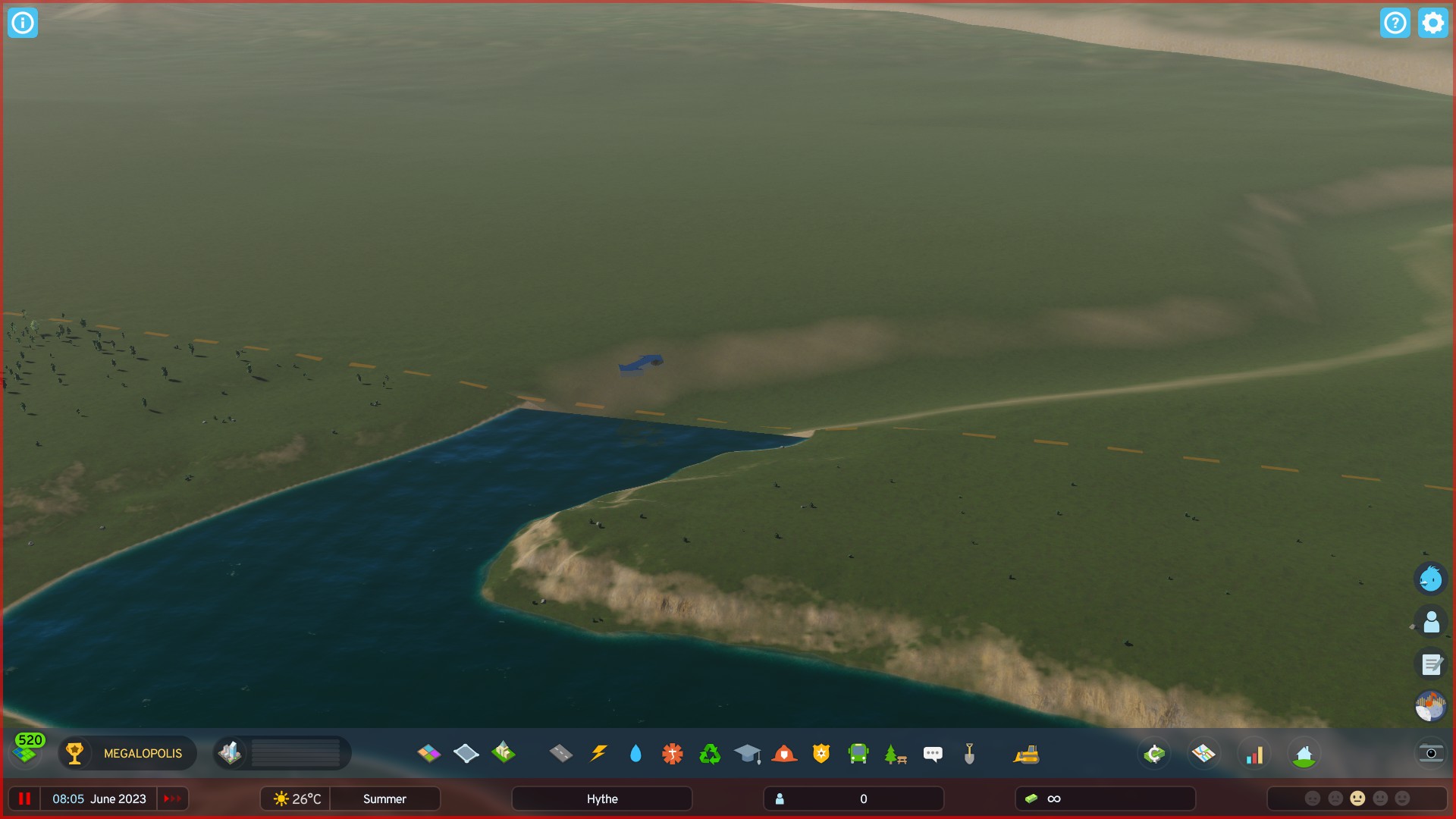Activate the Bulldozer tool
Screen dimensions: 1456x819
[x=1028, y=753]
